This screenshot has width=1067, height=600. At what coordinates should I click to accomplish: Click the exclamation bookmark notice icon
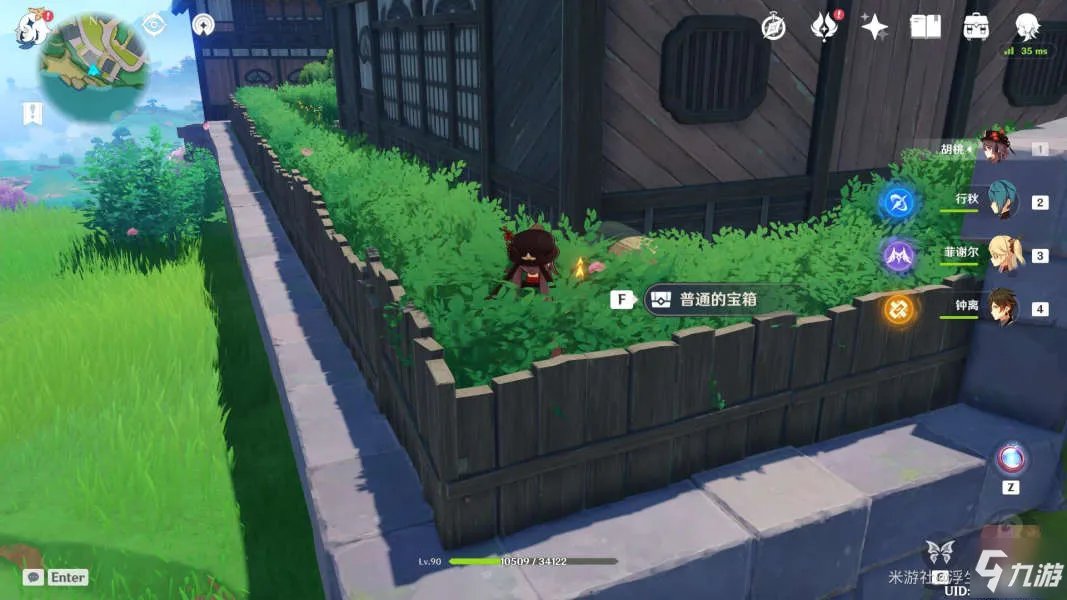tap(34, 113)
